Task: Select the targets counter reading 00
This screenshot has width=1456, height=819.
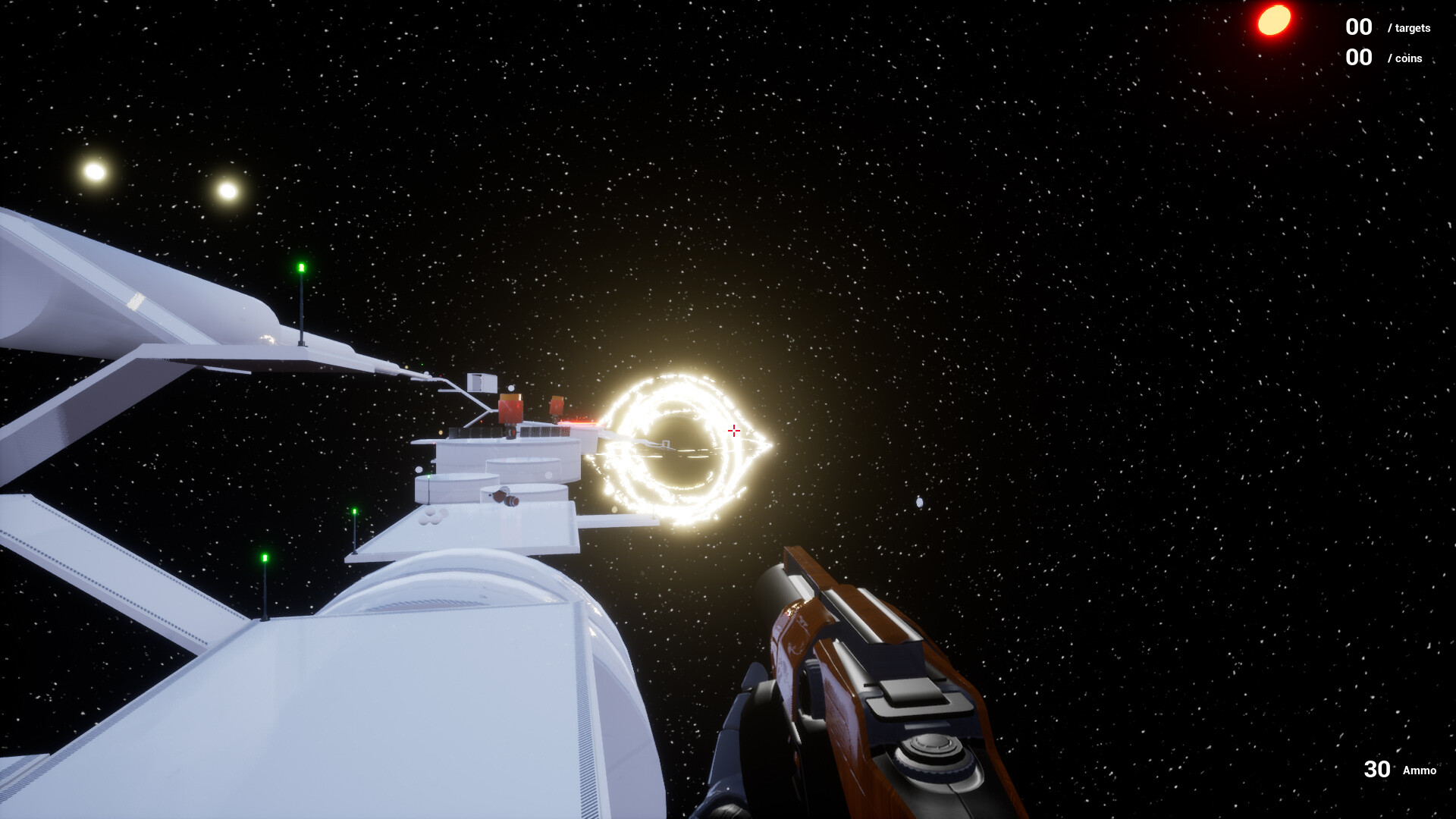Action: point(1357,27)
